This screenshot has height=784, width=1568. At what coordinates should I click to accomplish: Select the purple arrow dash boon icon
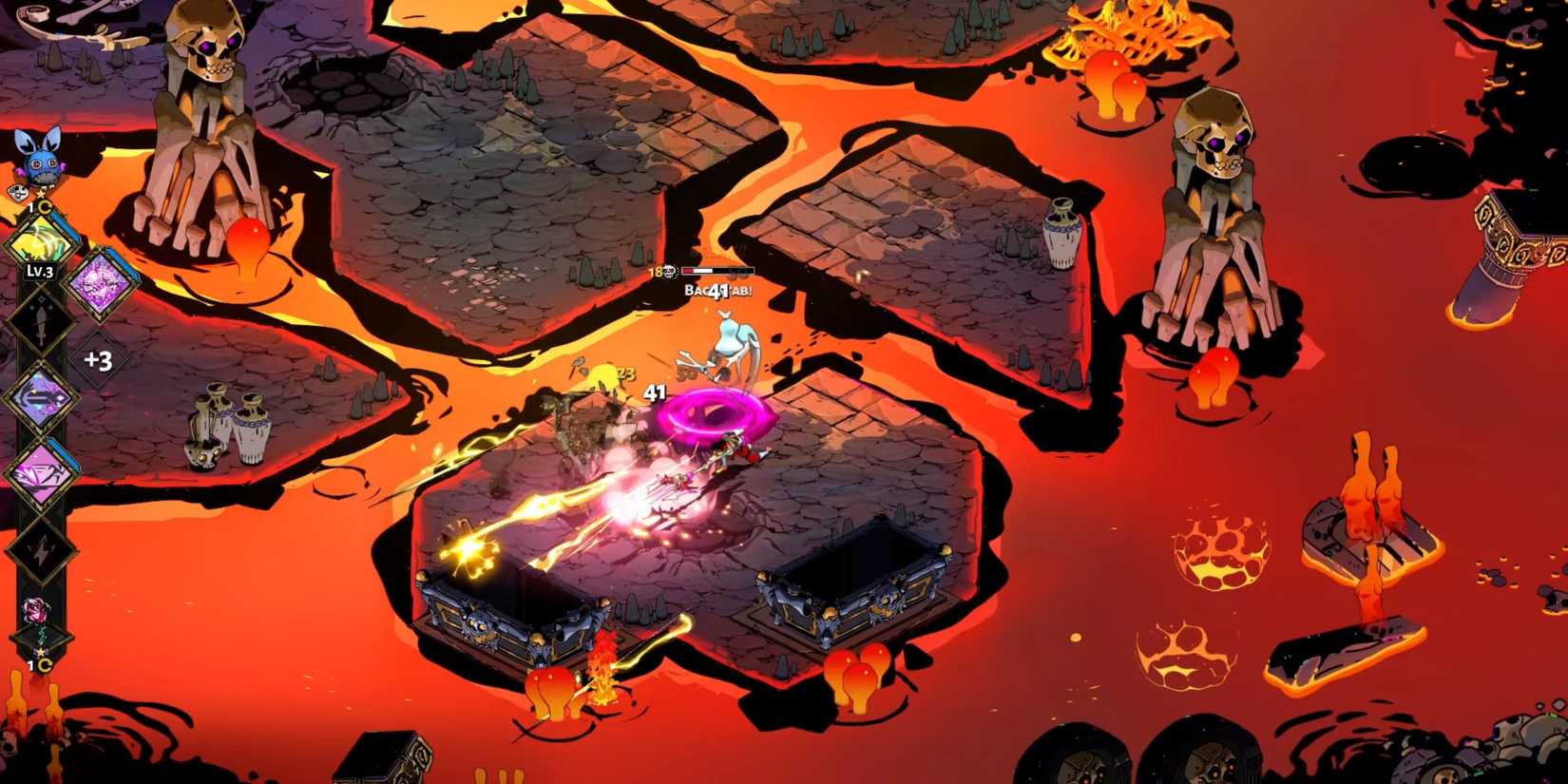41,398
